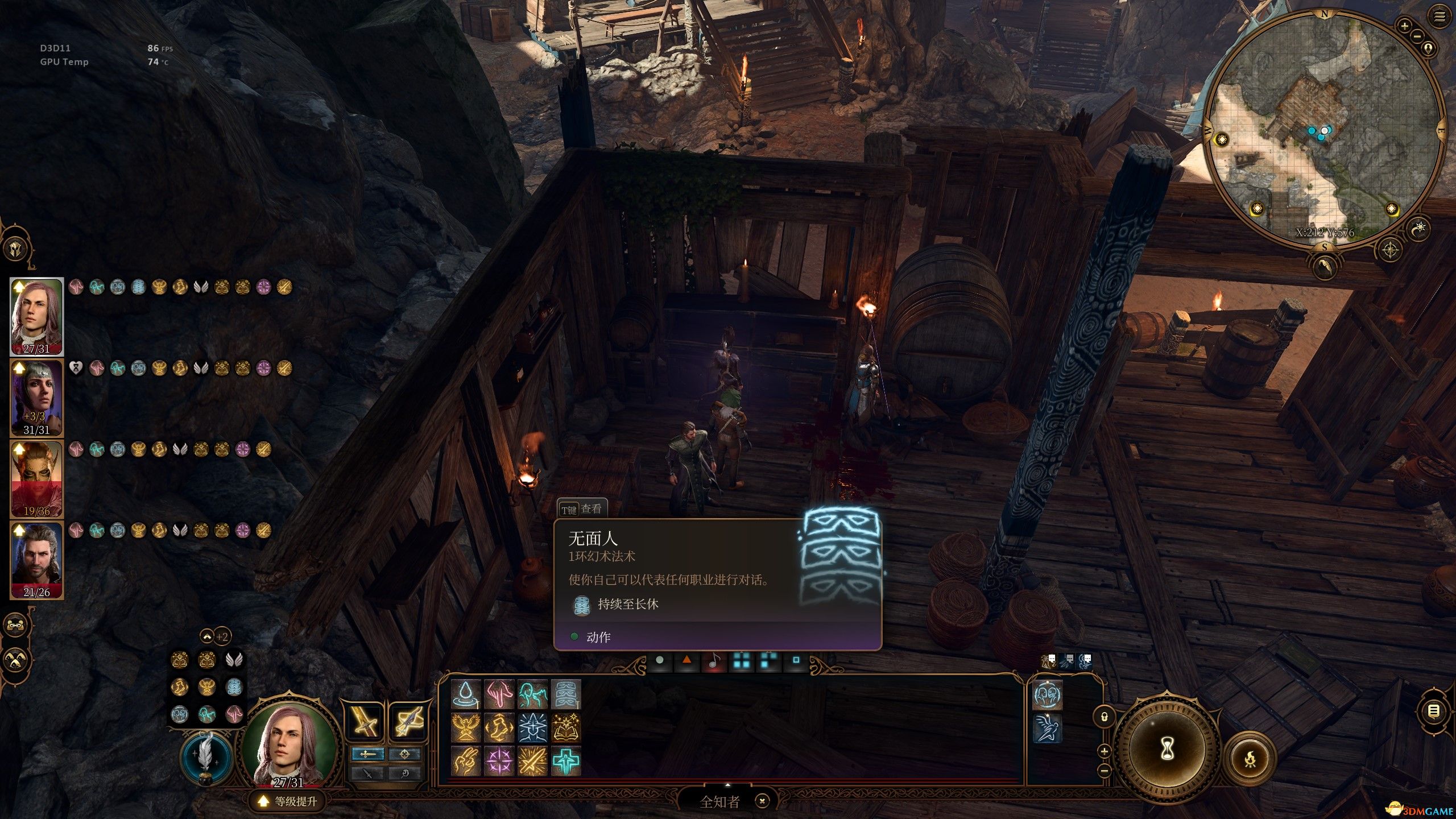Expand the +2 conditions arrow

click(207, 636)
